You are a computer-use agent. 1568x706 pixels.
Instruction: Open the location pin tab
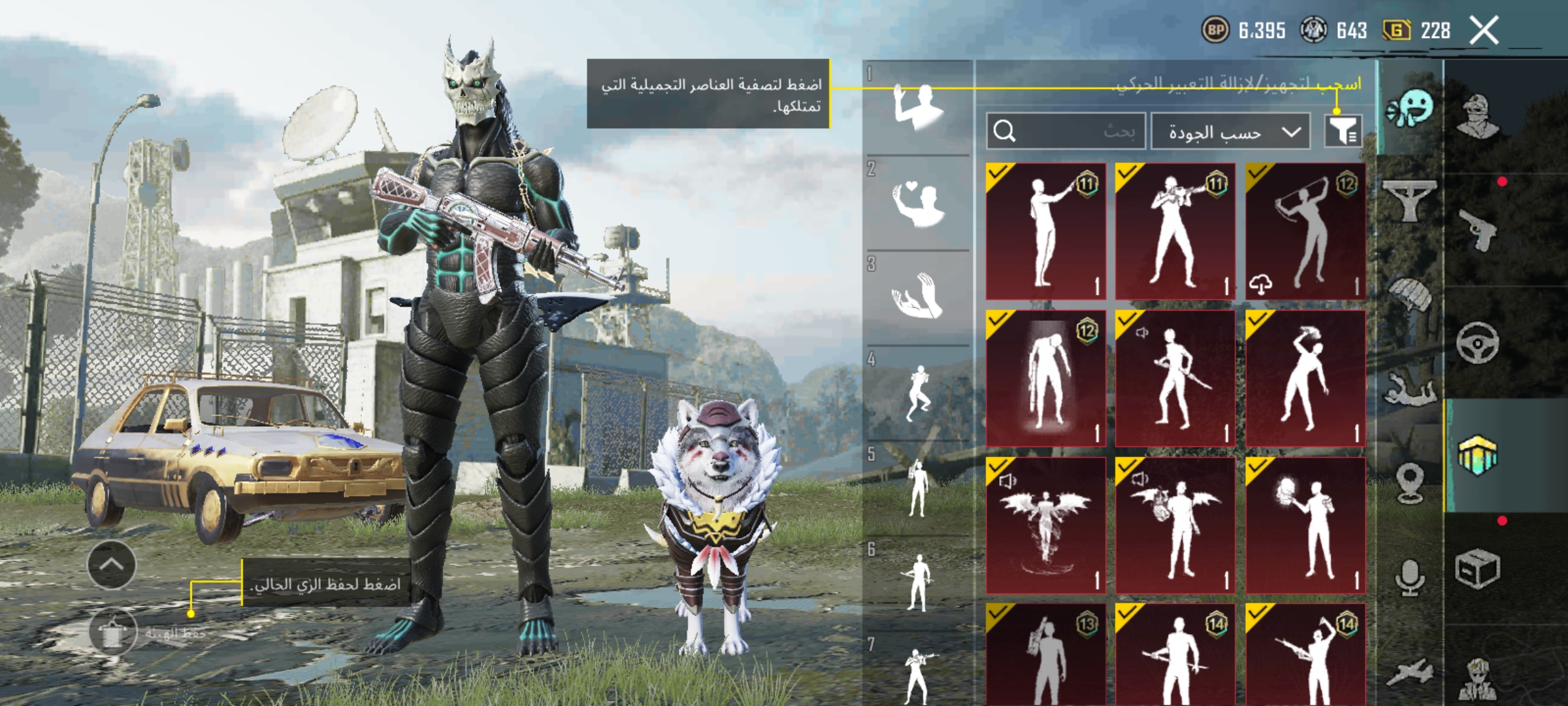click(1410, 482)
